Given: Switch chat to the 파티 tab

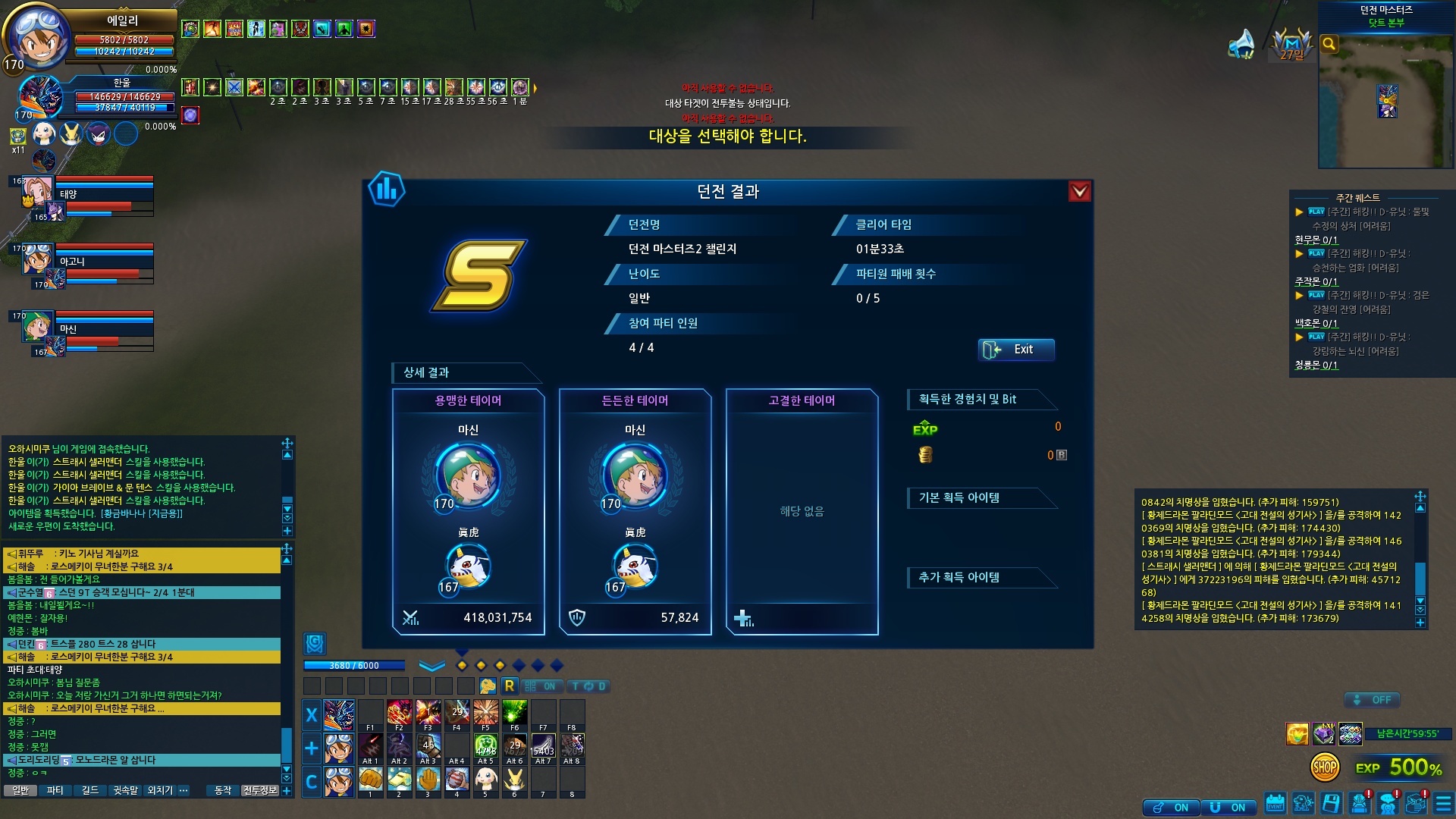Looking at the screenshot, I should pyautogui.click(x=55, y=790).
